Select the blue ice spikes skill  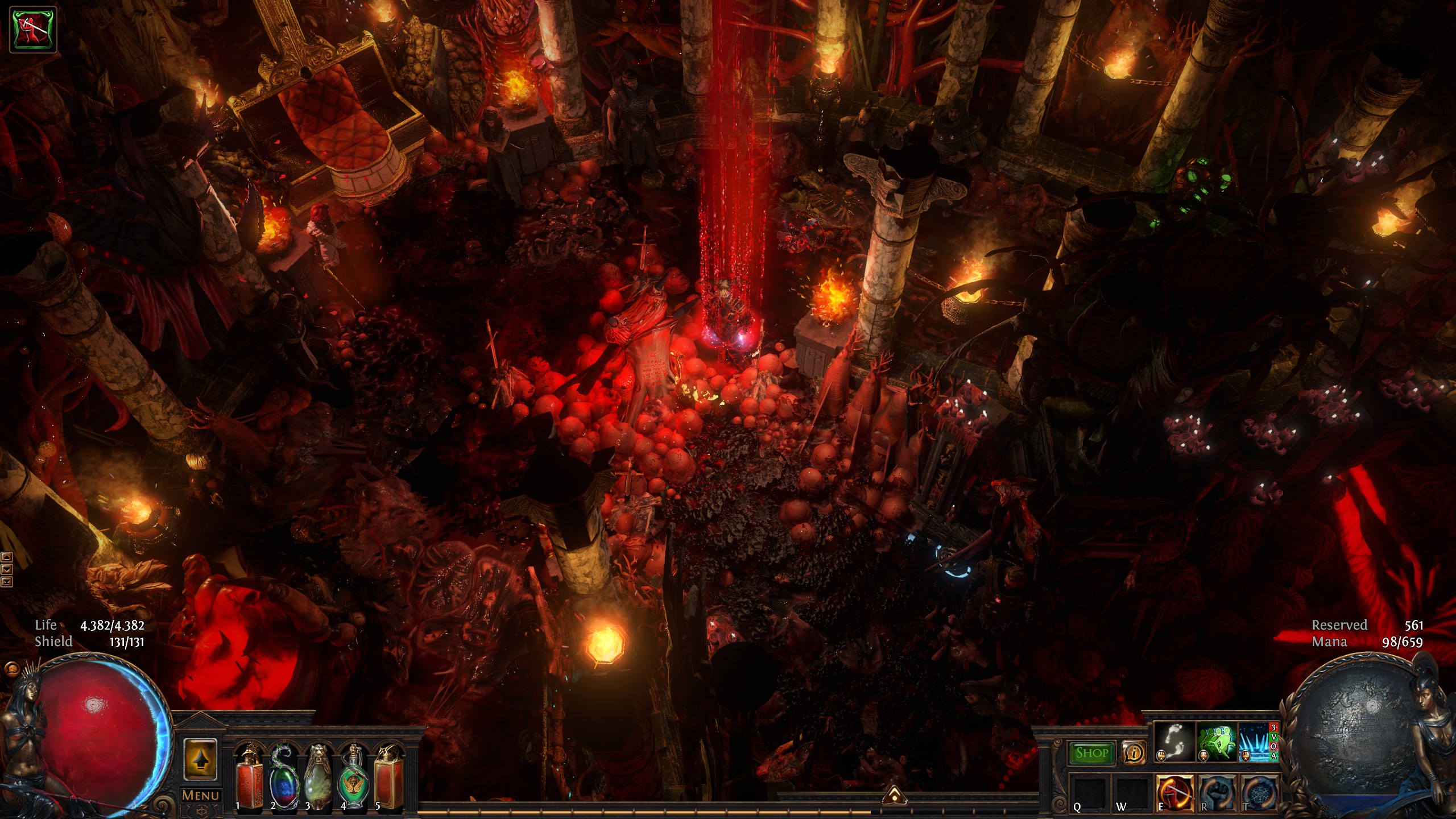pos(1254,742)
